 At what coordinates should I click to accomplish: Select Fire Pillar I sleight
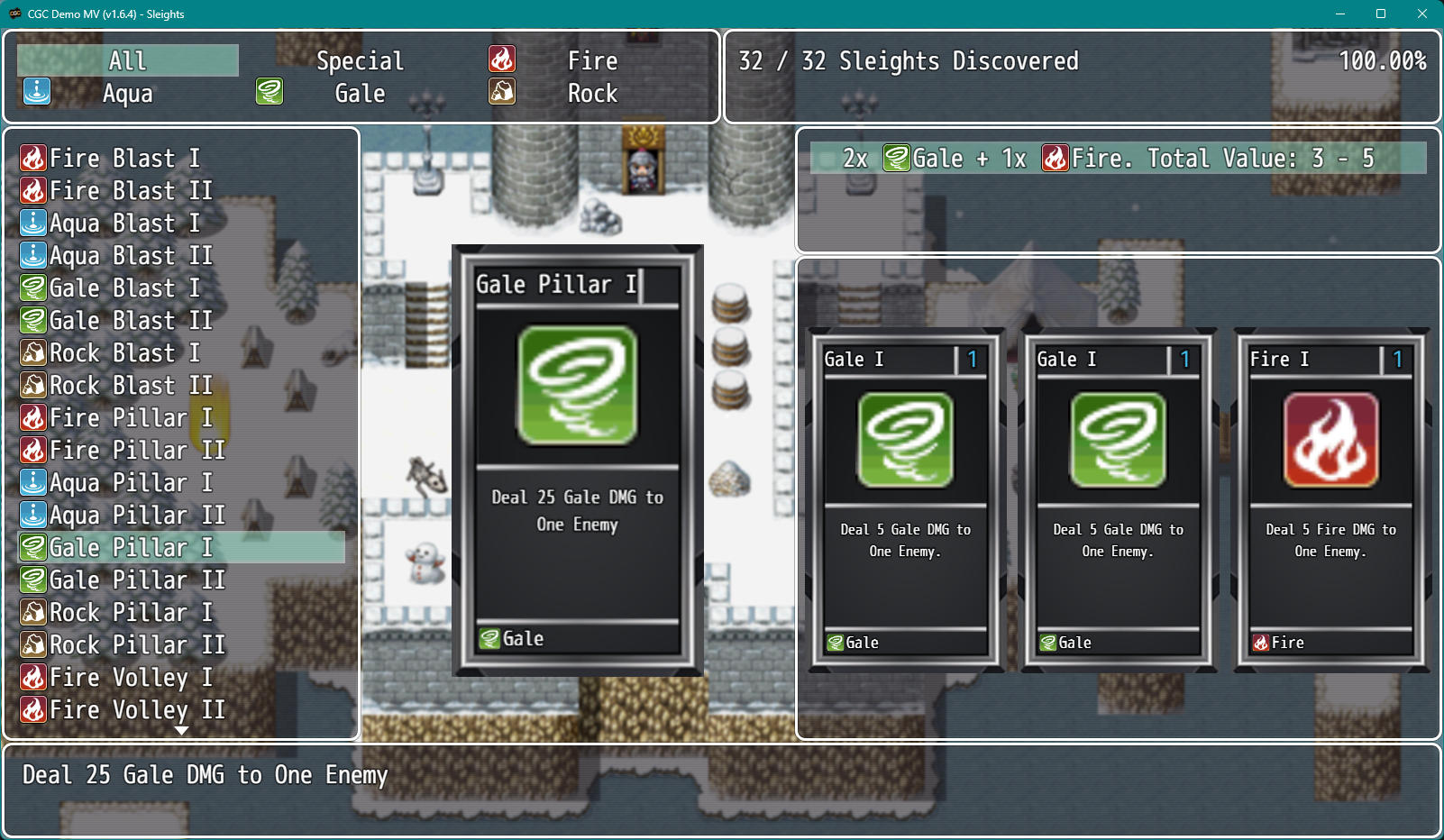tap(131, 418)
